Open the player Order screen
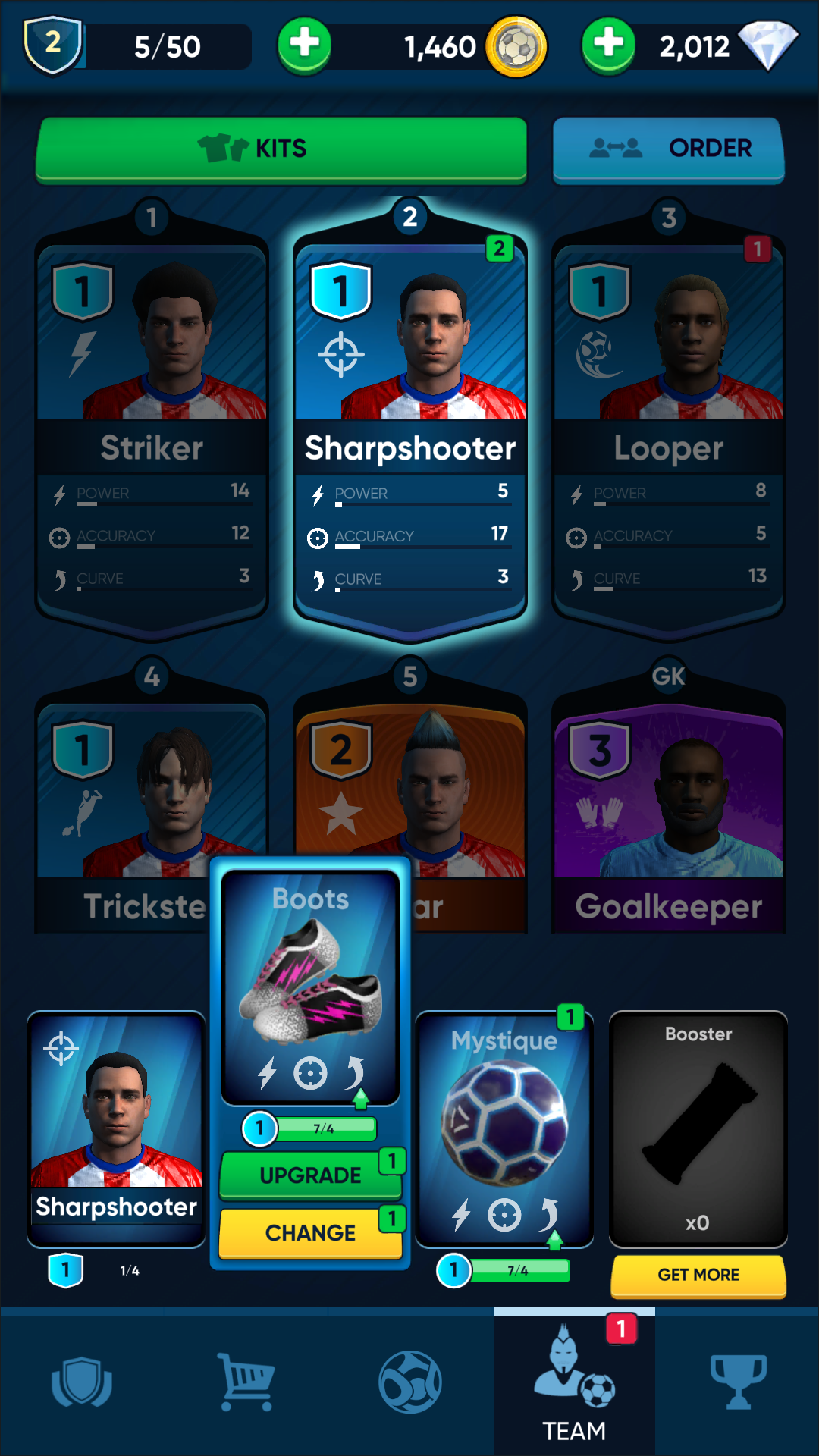Image resolution: width=819 pixels, height=1456 pixels. (668, 149)
